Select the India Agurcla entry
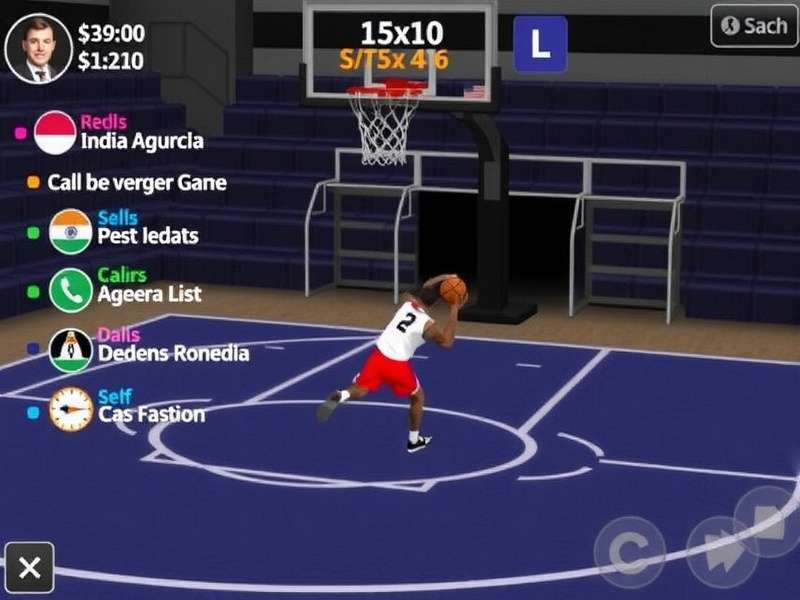The image size is (800, 600). [142, 141]
